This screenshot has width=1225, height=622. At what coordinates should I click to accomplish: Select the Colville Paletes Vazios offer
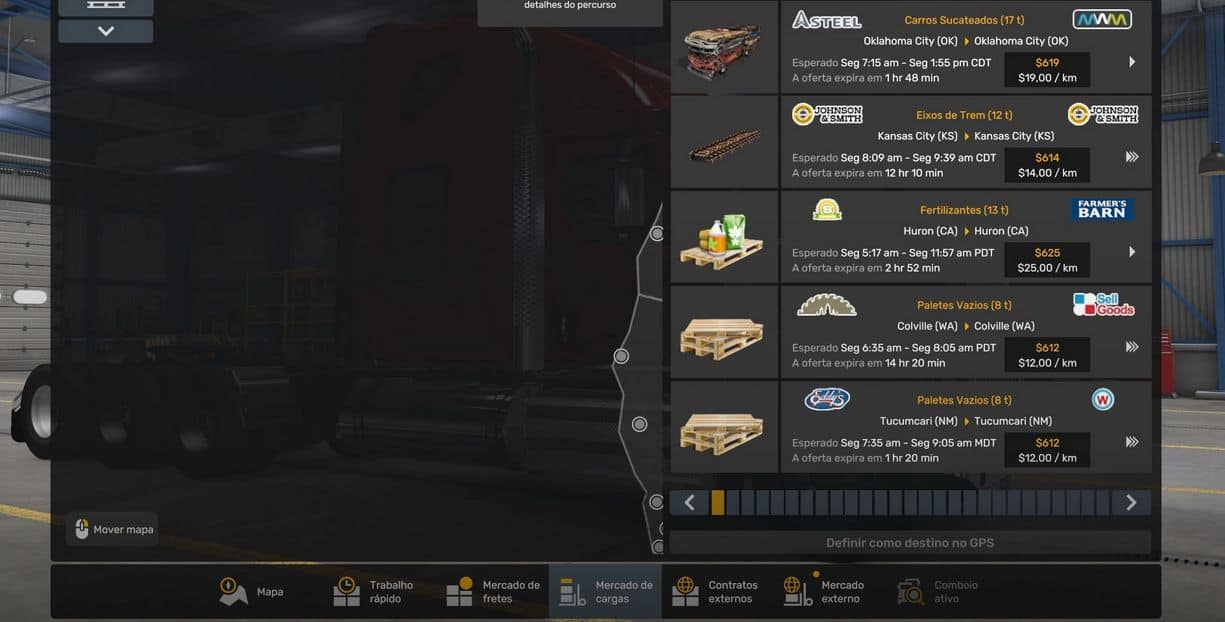(x=965, y=332)
